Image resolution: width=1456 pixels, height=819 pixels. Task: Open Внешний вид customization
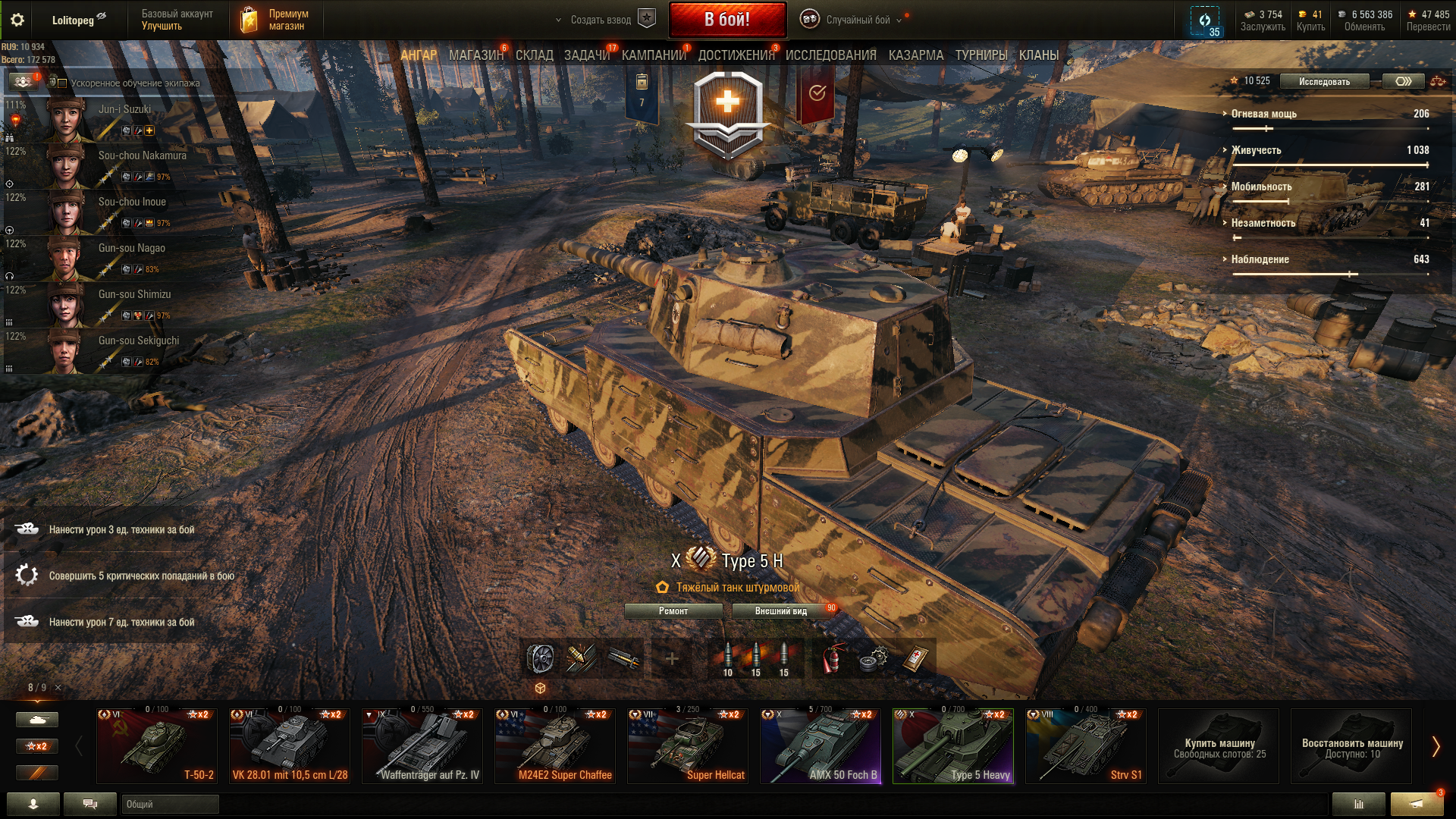[x=781, y=611]
